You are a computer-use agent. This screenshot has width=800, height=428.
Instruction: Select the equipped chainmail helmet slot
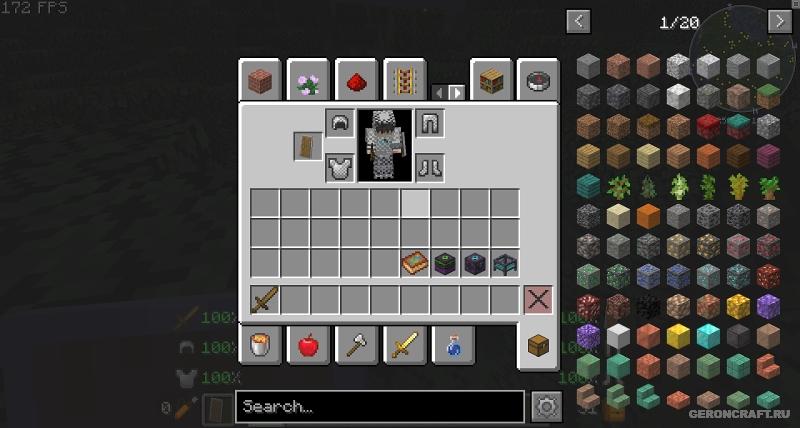click(339, 123)
